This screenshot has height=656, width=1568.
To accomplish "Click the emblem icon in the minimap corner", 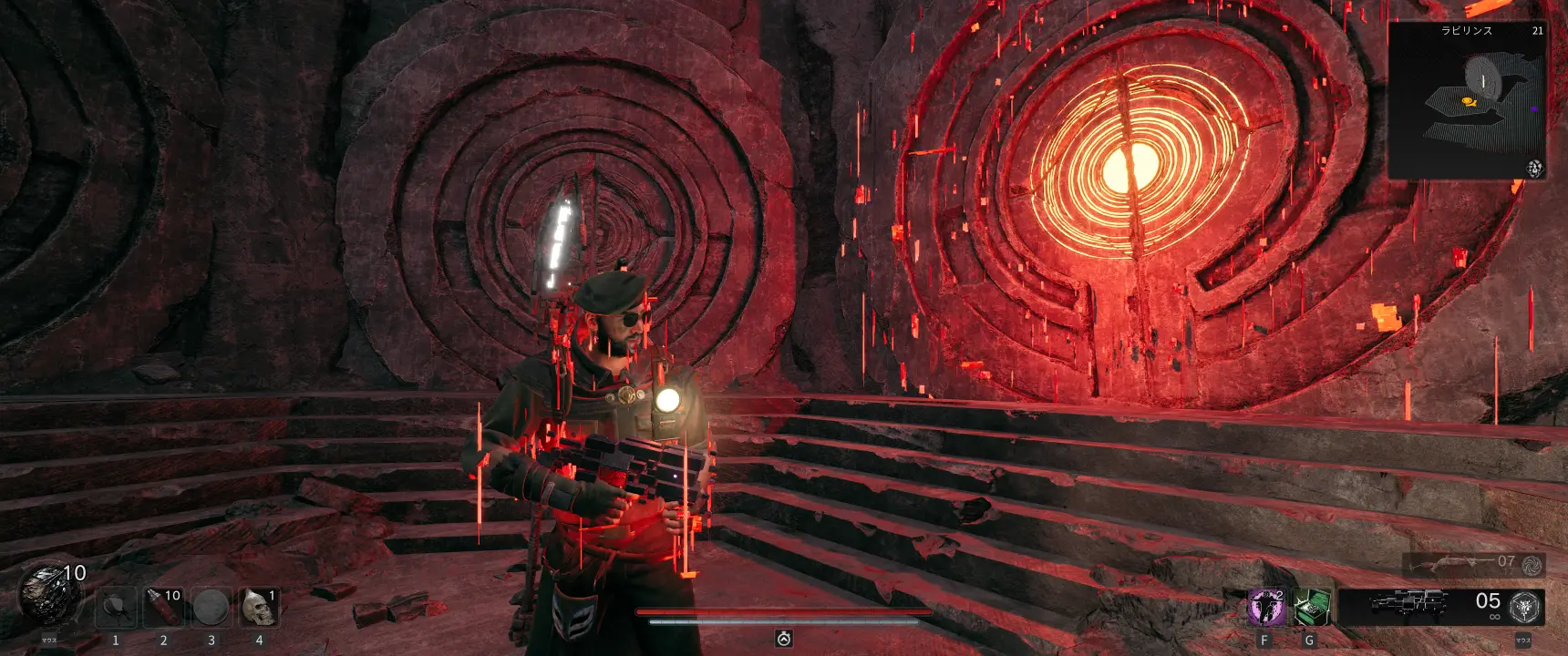I will click(1535, 168).
